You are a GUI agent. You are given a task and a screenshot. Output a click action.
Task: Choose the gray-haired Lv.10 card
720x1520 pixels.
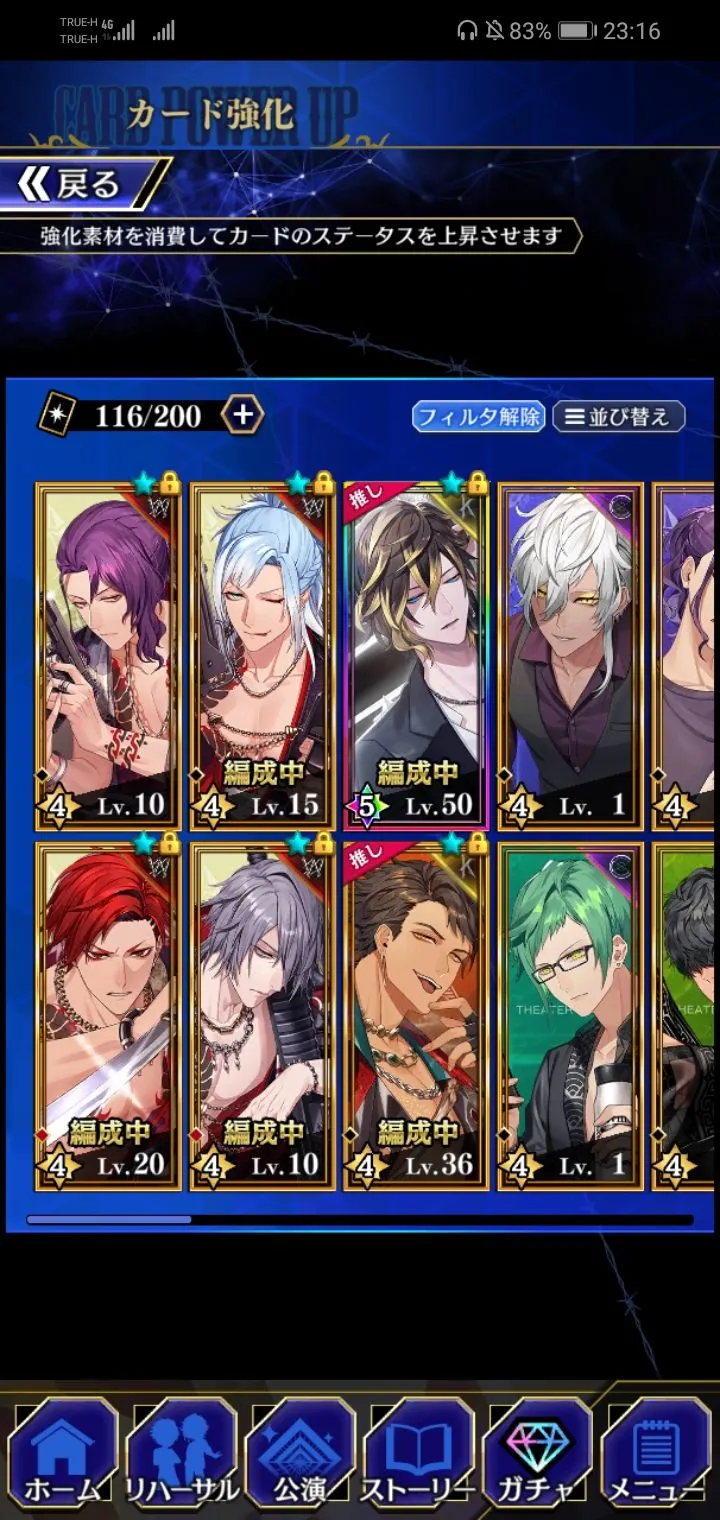tap(263, 1015)
